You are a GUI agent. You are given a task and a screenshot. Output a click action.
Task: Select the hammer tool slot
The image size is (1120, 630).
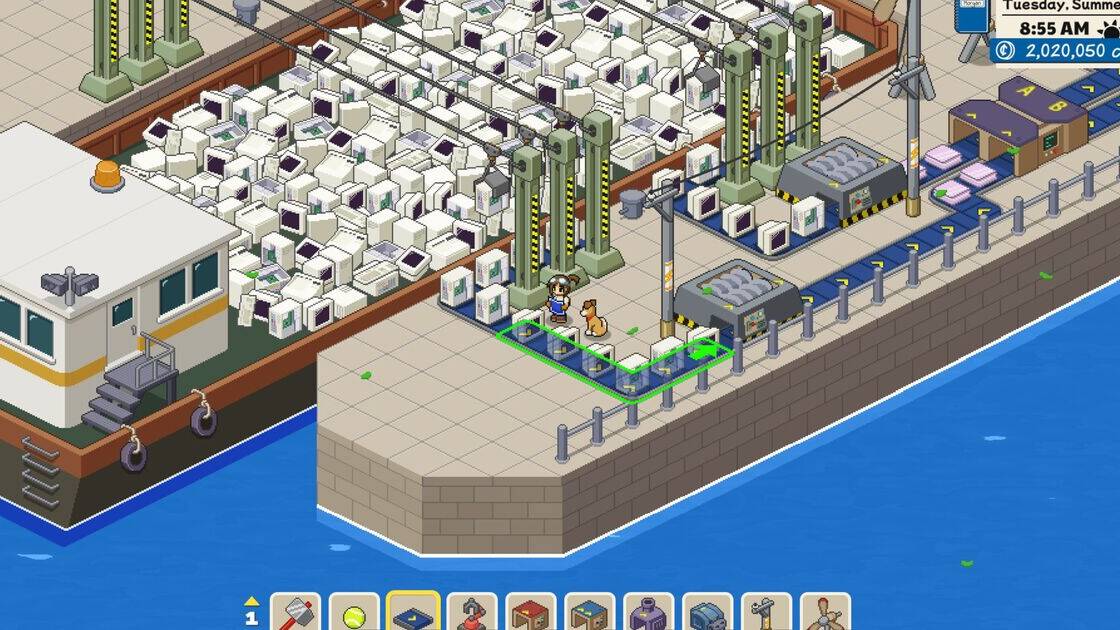(x=296, y=613)
